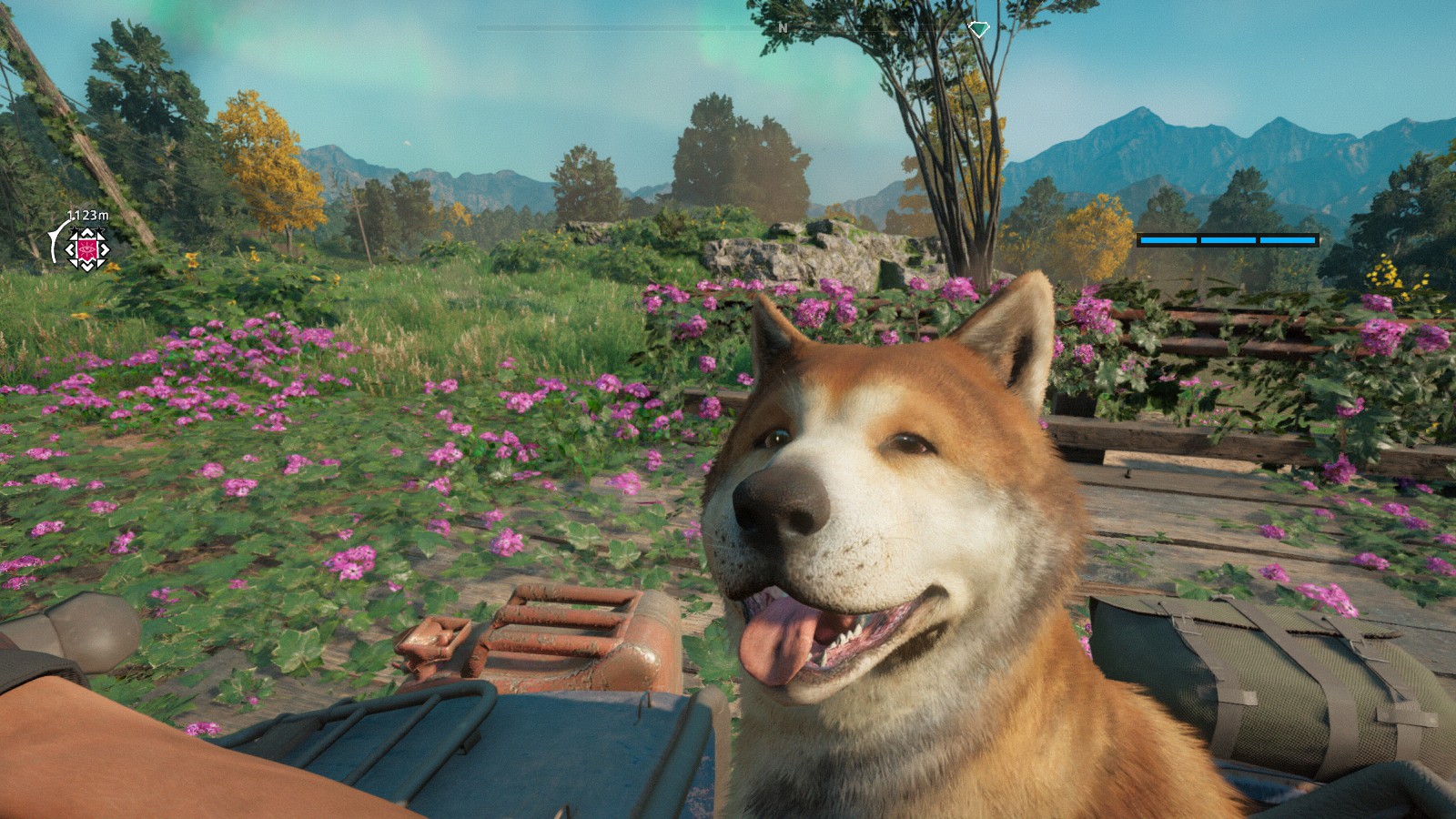Select the rightmost segment of the blue health bar

click(1287, 238)
